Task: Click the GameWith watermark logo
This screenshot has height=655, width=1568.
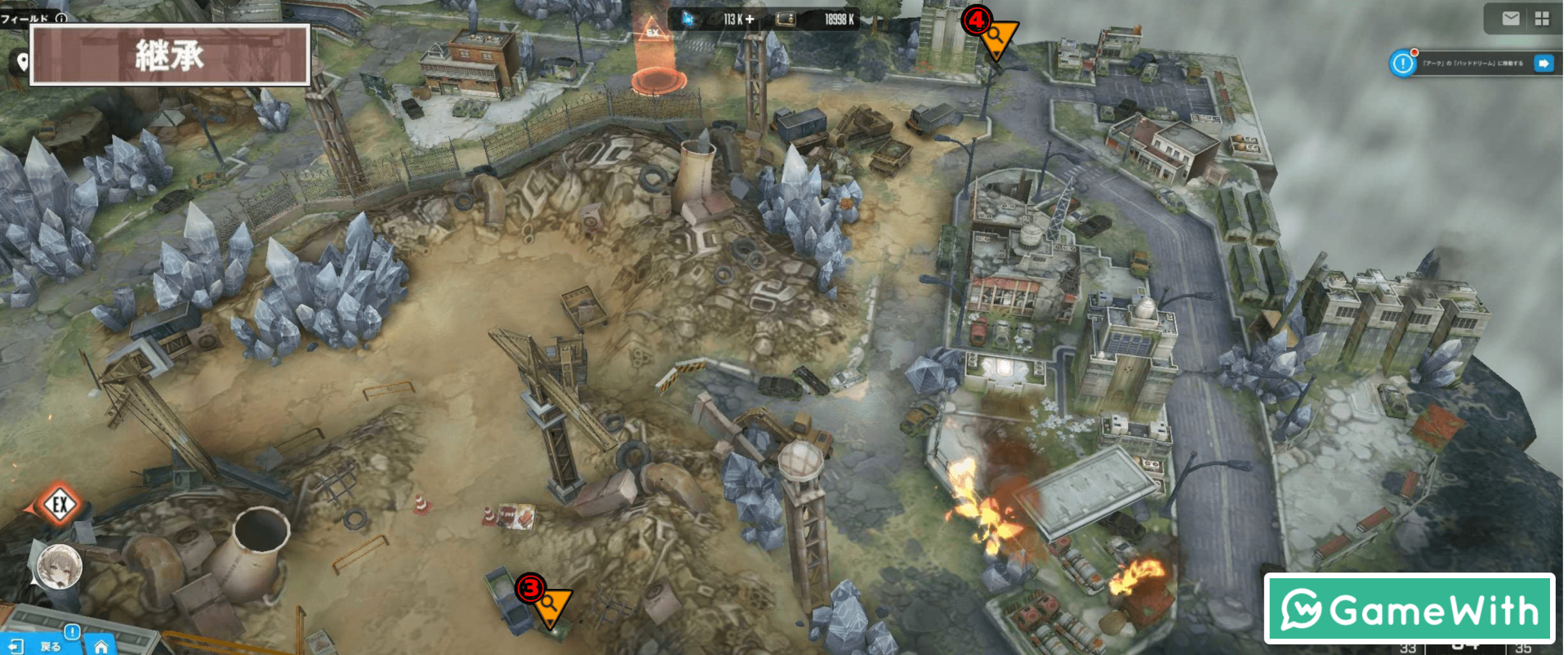Action: tap(1409, 609)
